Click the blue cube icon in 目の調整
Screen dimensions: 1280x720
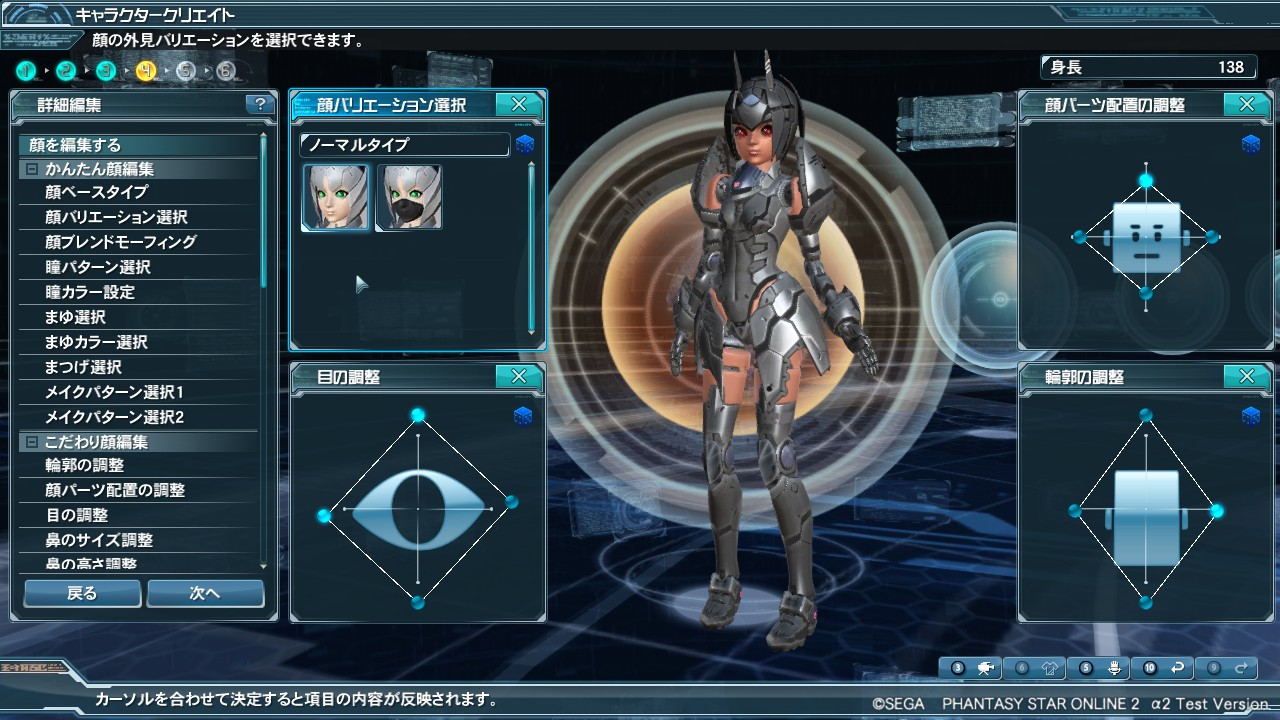pyautogui.click(x=524, y=416)
